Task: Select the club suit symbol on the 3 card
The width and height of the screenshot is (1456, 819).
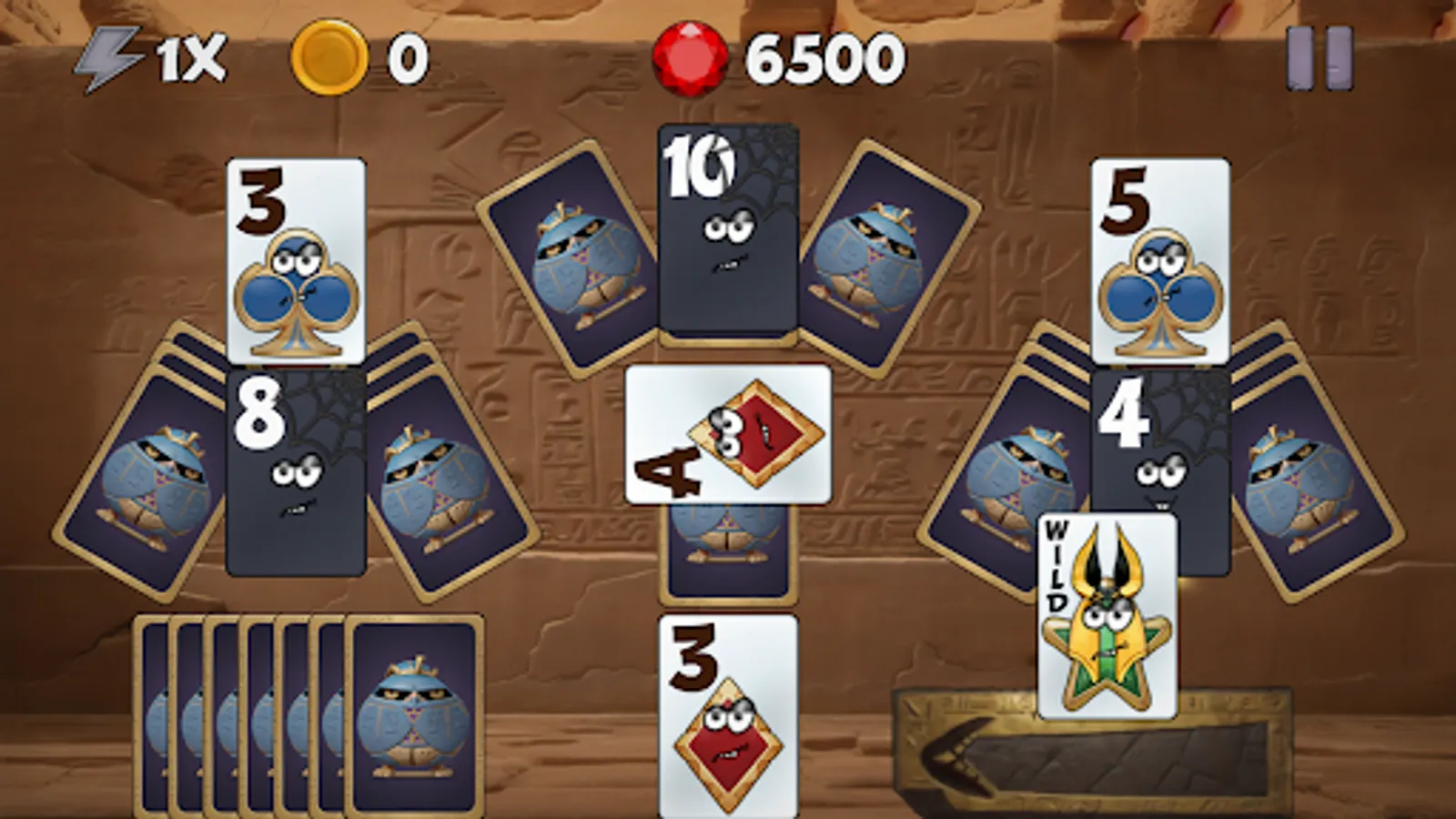Action: 296,291
